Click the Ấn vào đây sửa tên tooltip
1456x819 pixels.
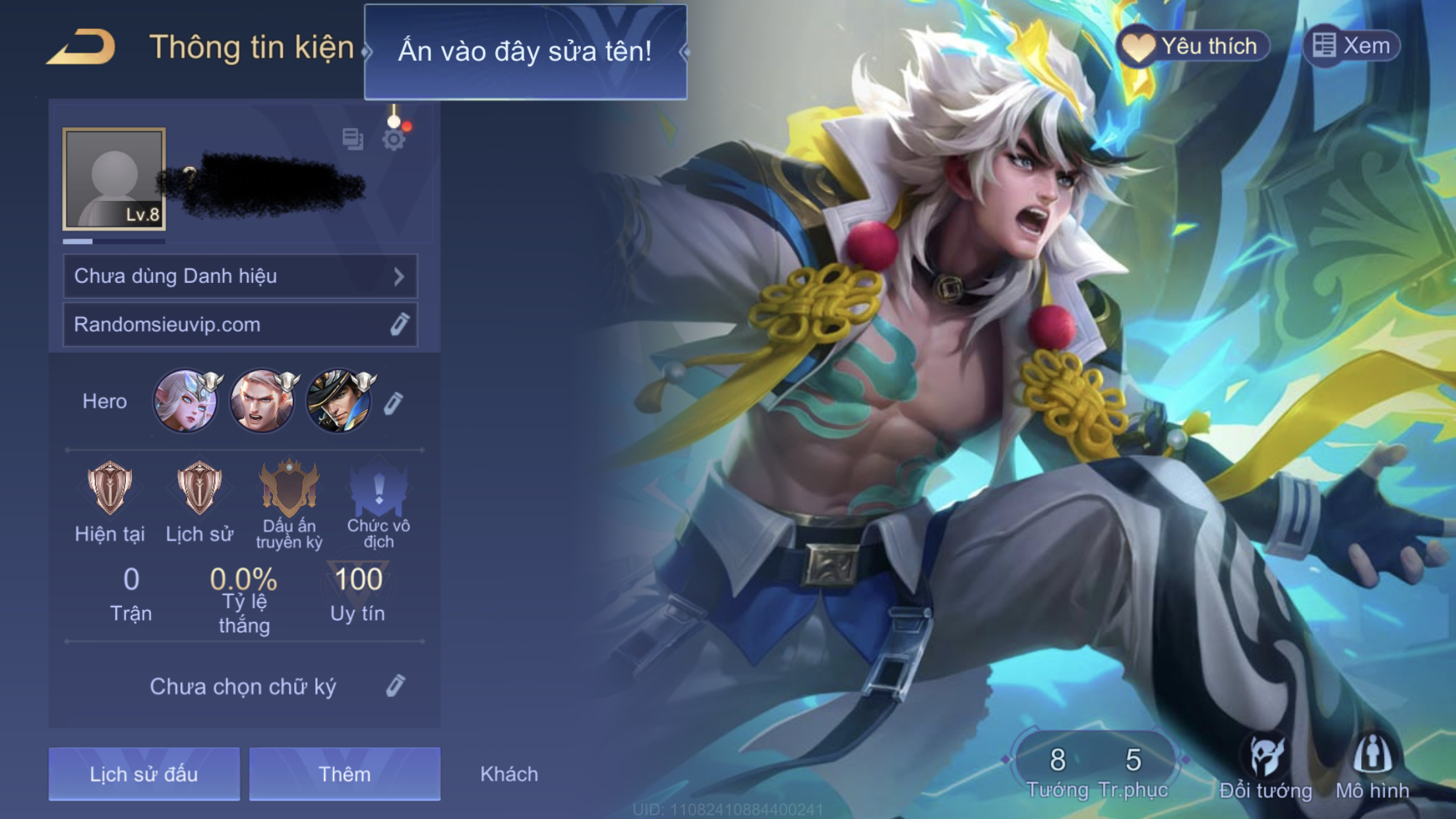525,51
